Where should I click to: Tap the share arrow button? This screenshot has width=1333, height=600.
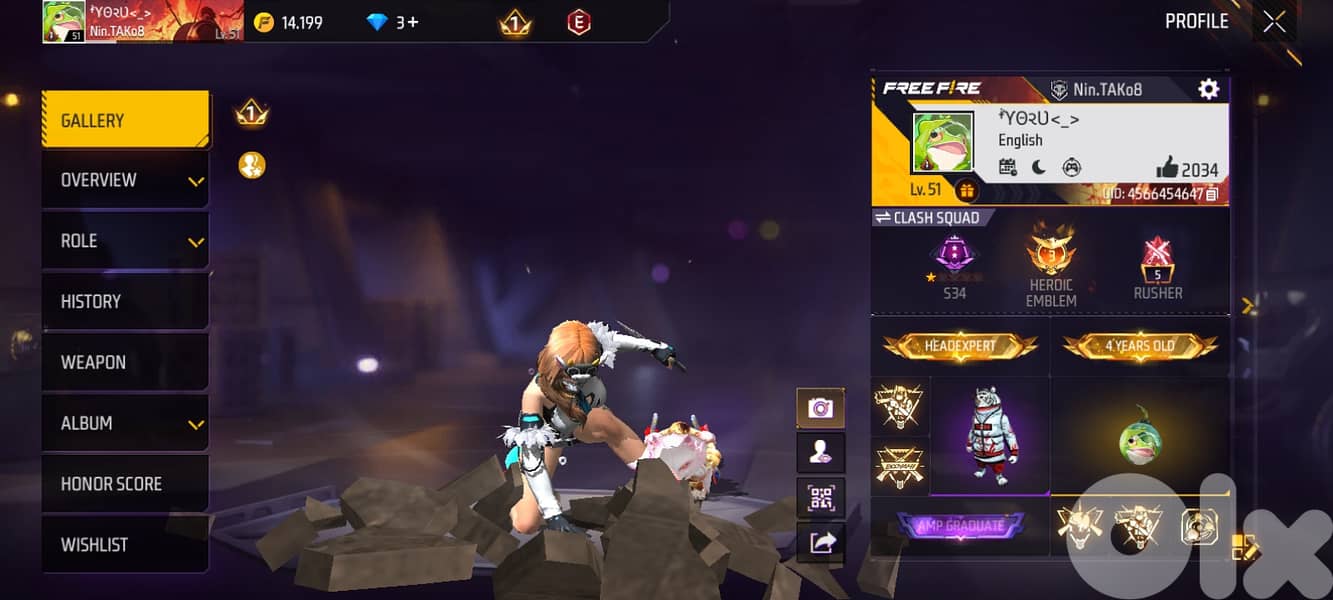pyautogui.click(x=820, y=542)
